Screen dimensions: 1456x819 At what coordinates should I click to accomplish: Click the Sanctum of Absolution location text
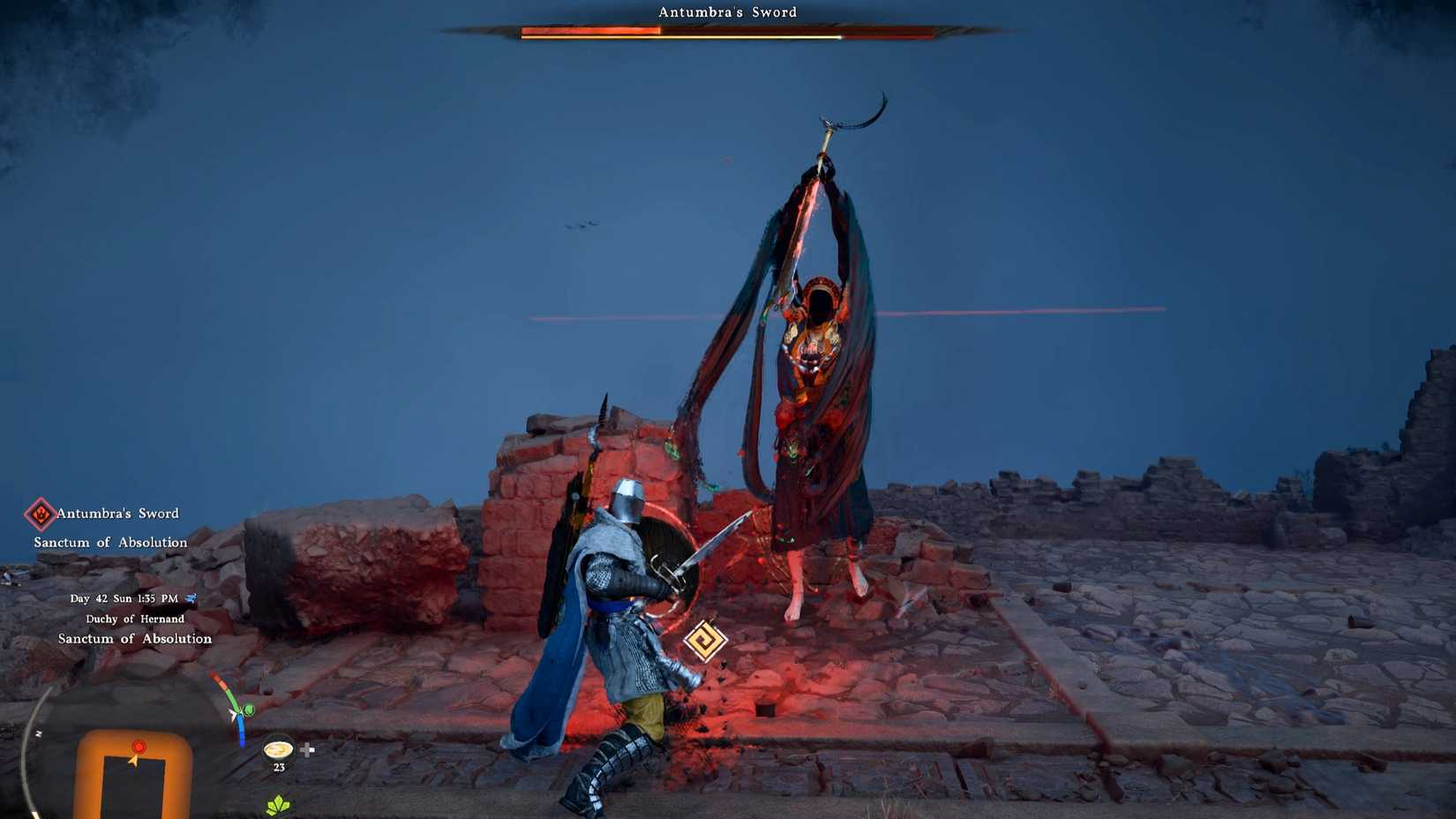pyautogui.click(x=137, y=638)
